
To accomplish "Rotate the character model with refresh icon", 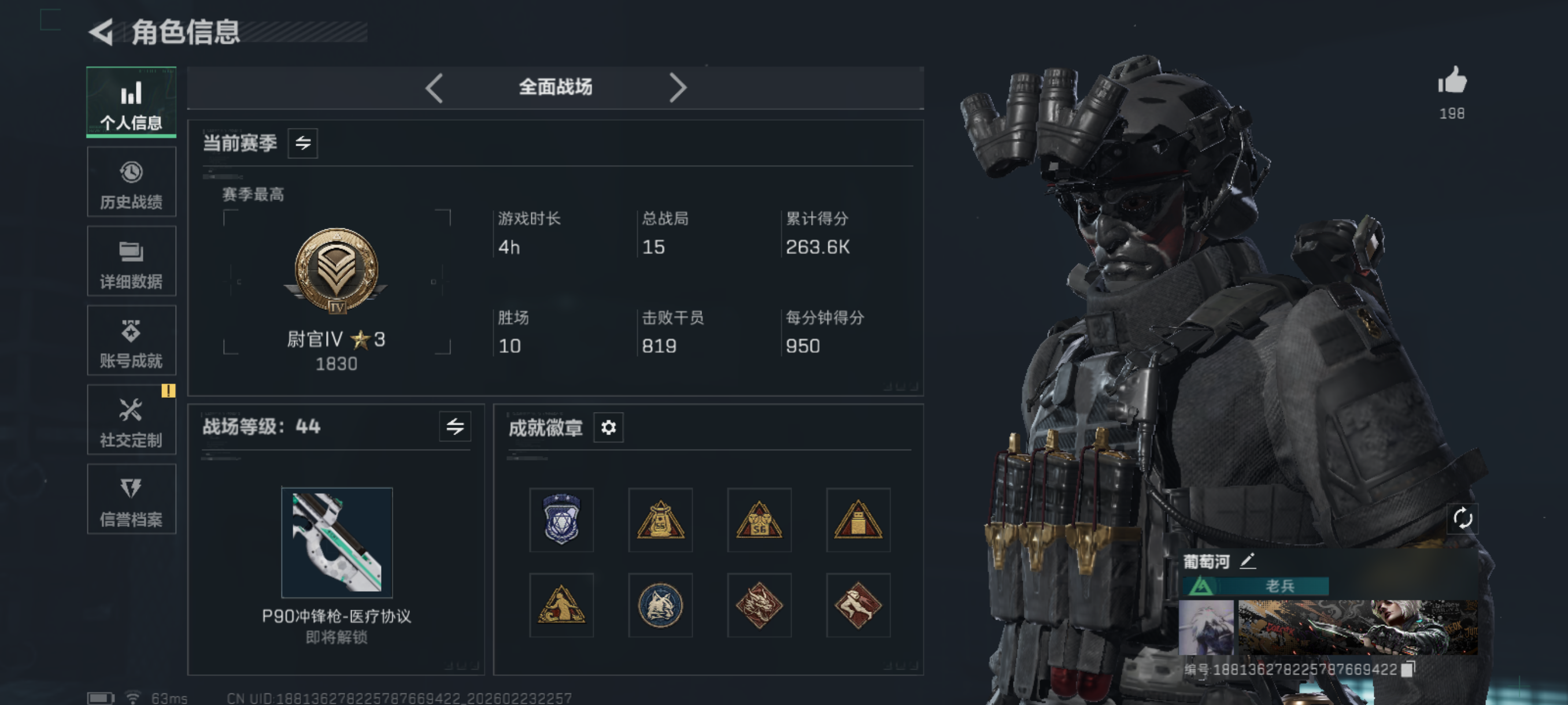I will point(1462,518).
